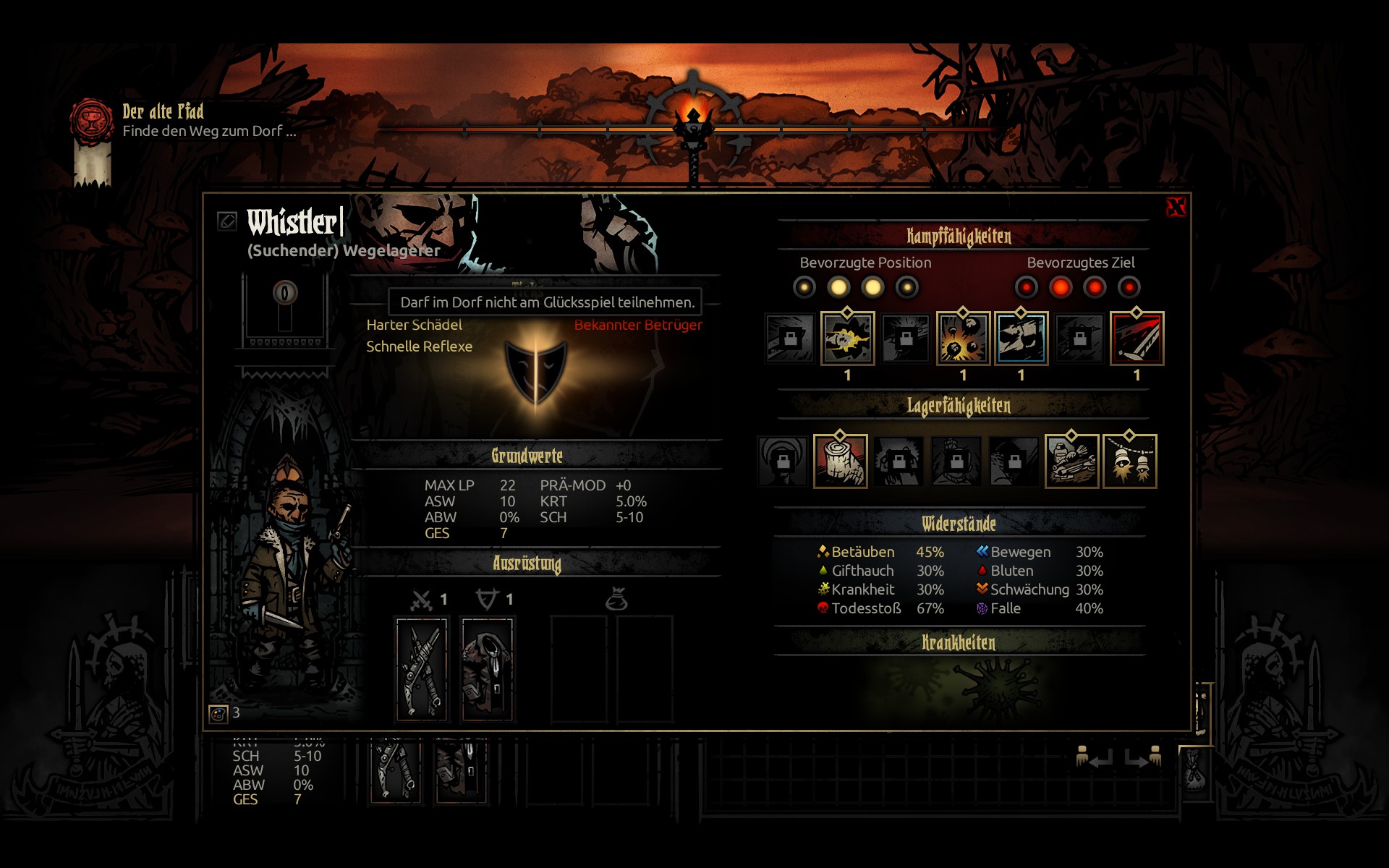The image size is (1389, 868).
Task: Close the hero character sheet
Action: [x=1176, y=208]
